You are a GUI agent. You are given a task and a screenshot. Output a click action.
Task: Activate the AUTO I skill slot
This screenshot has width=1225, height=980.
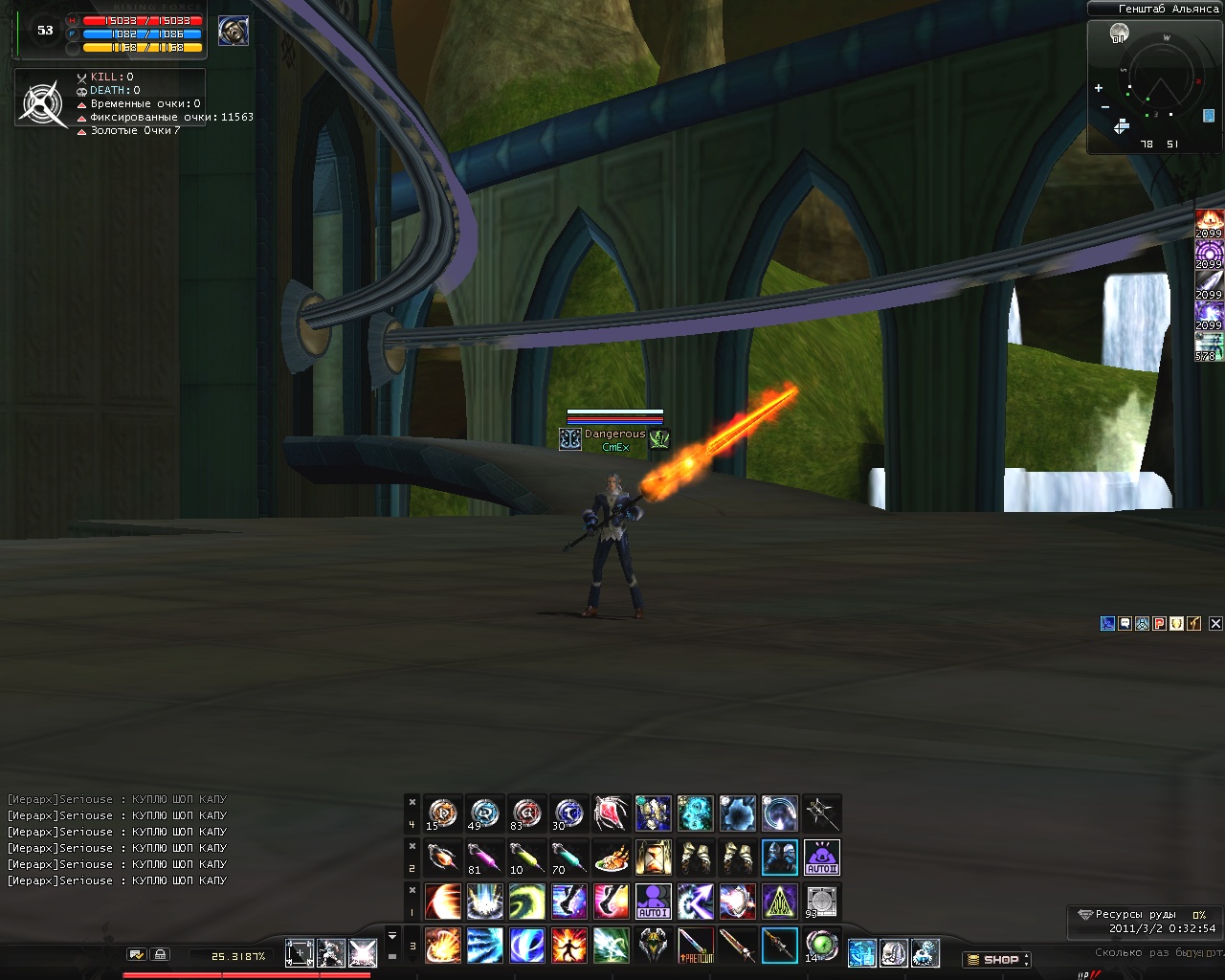click(x=654, y=902)
